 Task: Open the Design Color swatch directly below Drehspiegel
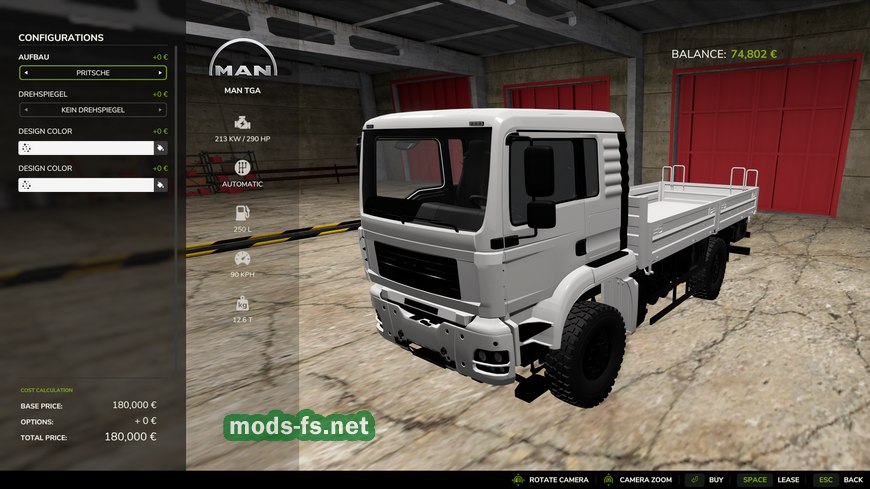click(x=86, y=148)
